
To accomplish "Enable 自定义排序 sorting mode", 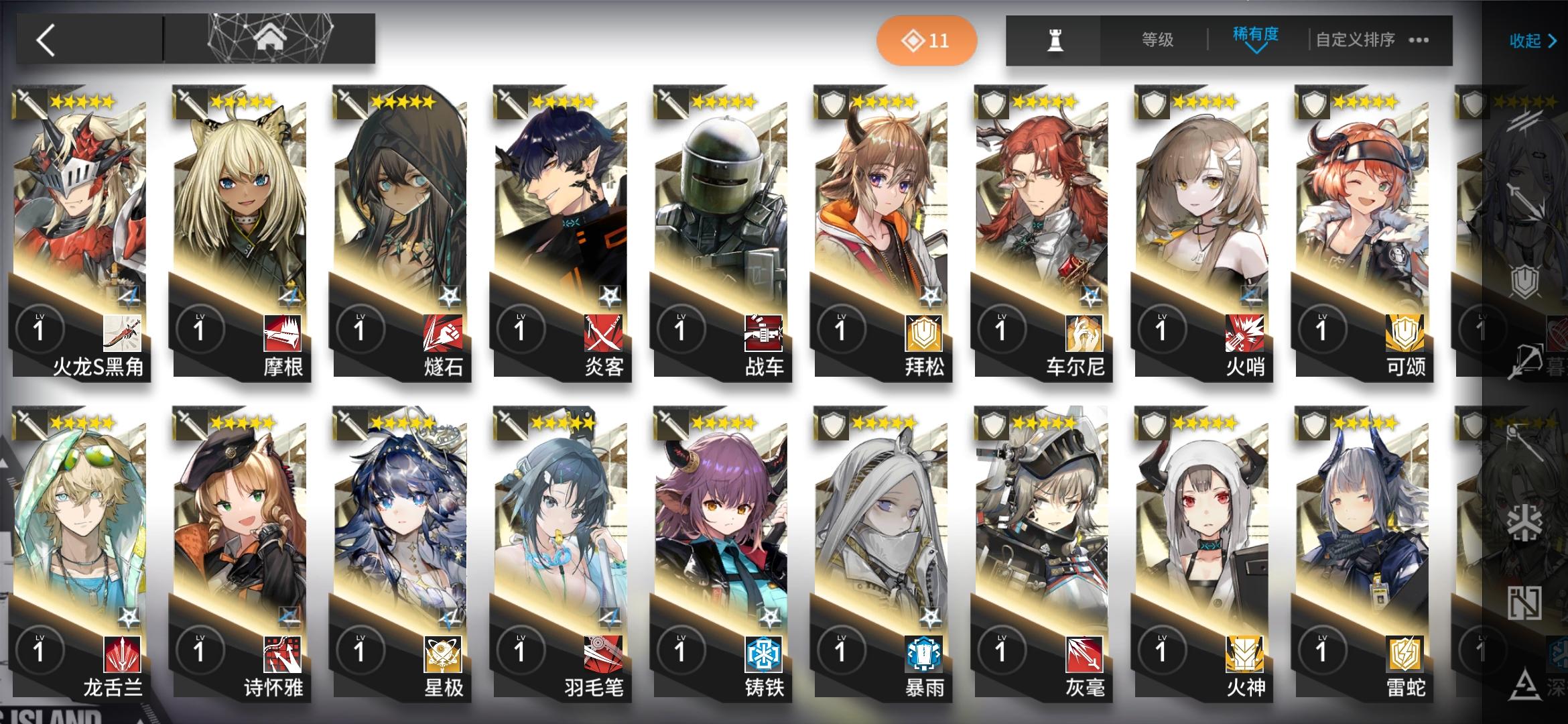I will [x=1354, y=39].
